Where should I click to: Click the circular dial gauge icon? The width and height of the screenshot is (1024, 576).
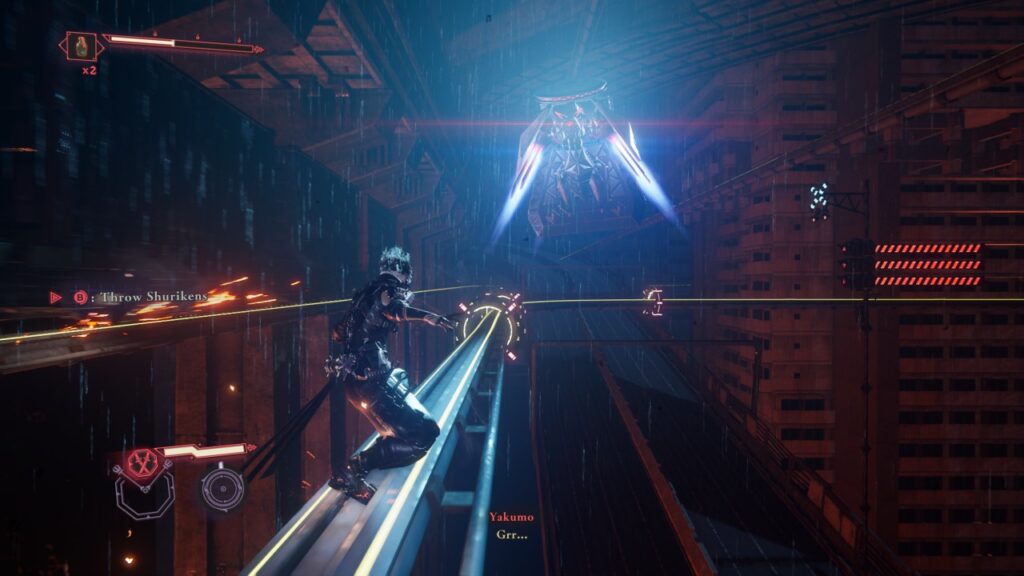[220, 489]
